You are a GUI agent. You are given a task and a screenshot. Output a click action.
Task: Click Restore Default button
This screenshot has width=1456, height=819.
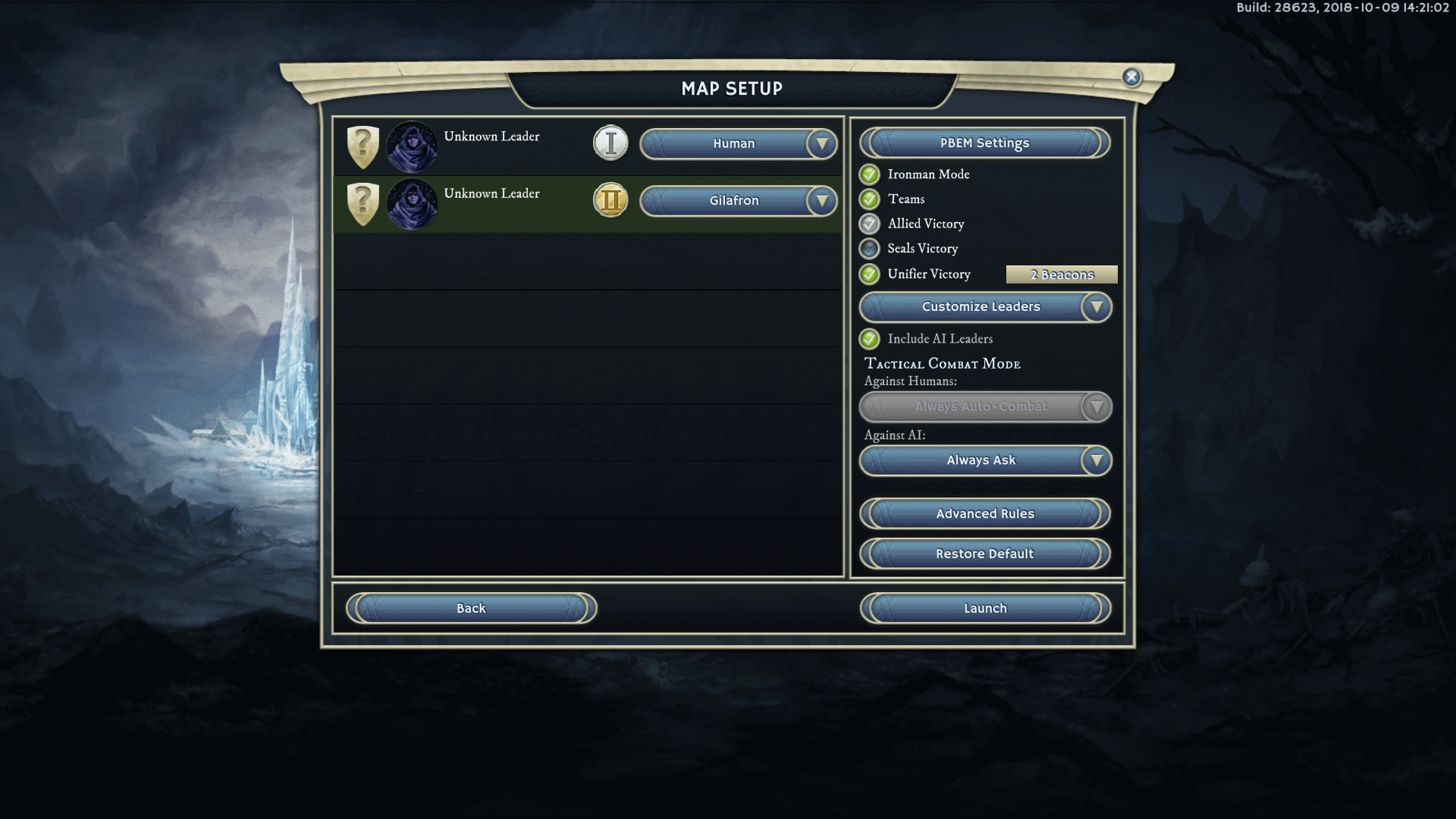984,554
